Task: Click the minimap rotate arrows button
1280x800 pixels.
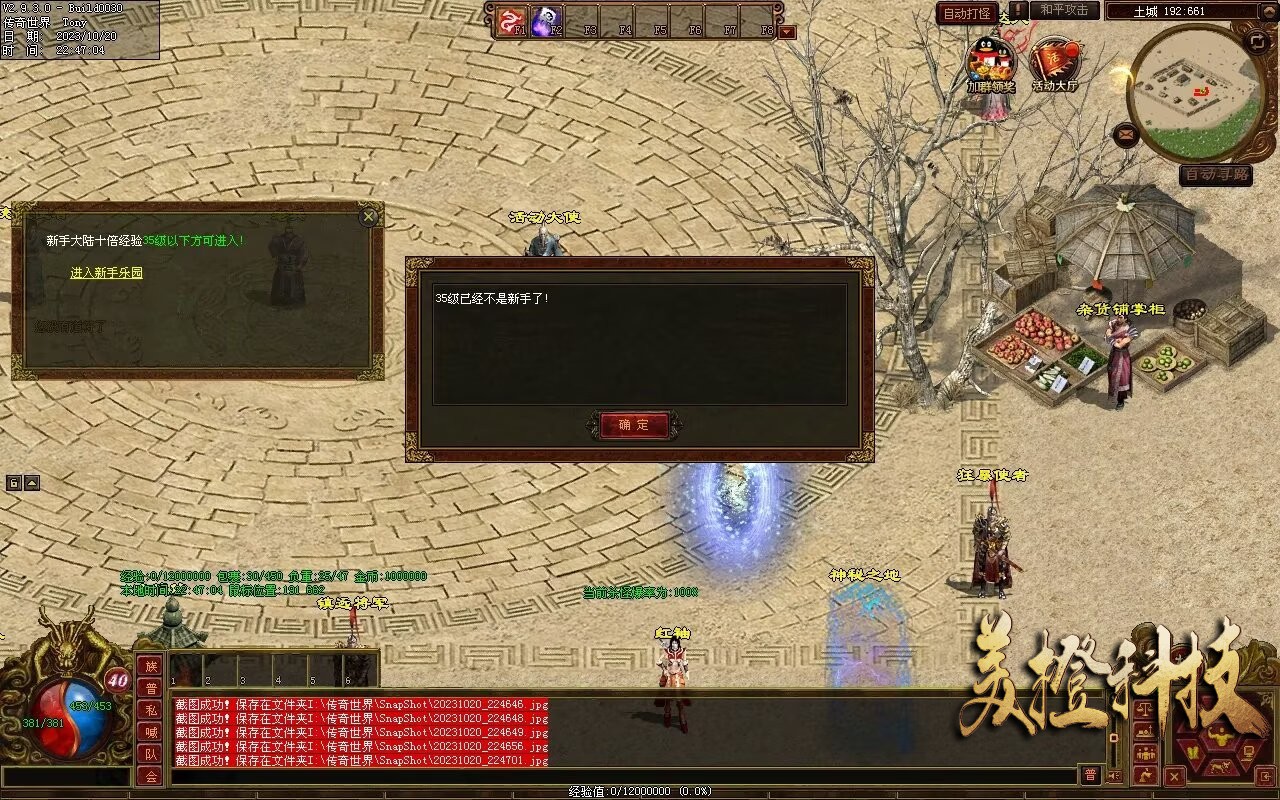Action: pos(1257,41)
